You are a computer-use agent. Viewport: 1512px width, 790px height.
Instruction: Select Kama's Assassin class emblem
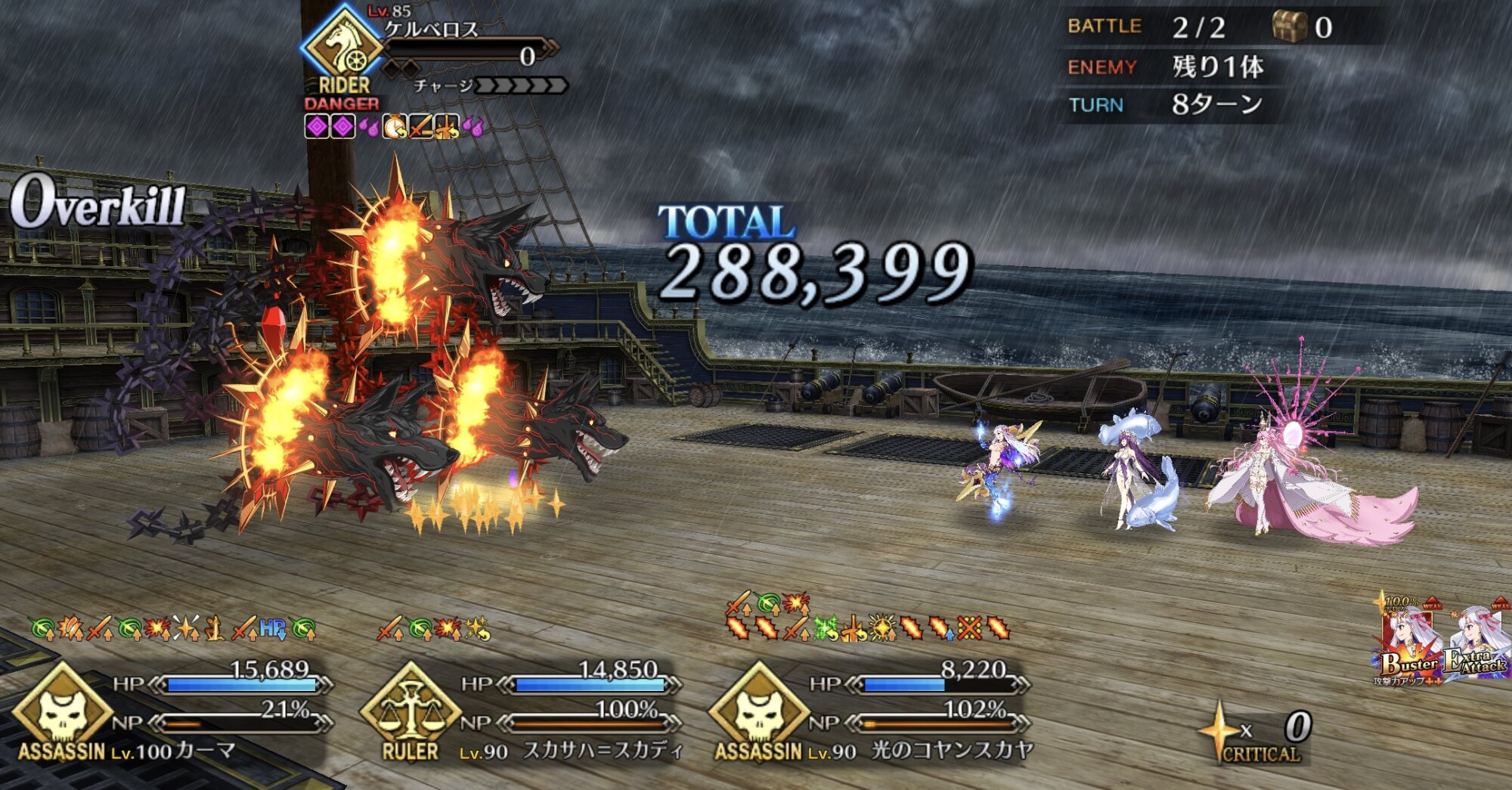pyautogui.click(x=62, y=708)
